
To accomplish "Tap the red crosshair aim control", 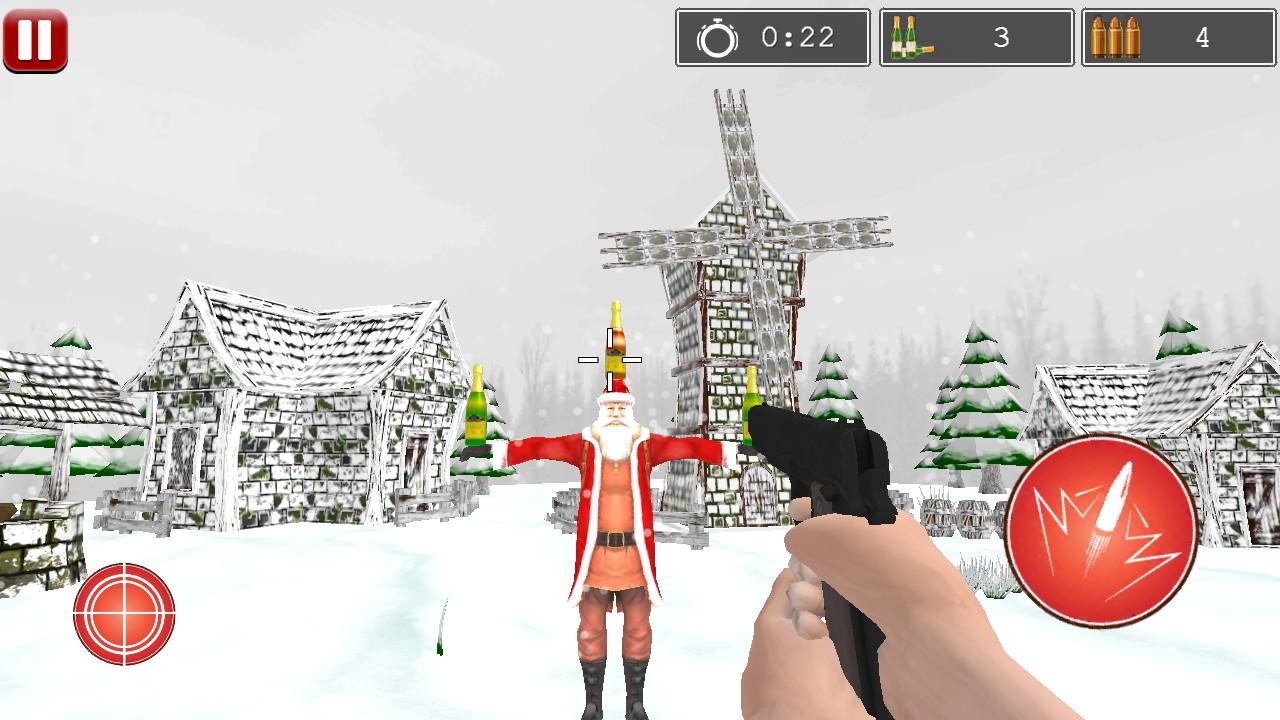I will (124, 612).
